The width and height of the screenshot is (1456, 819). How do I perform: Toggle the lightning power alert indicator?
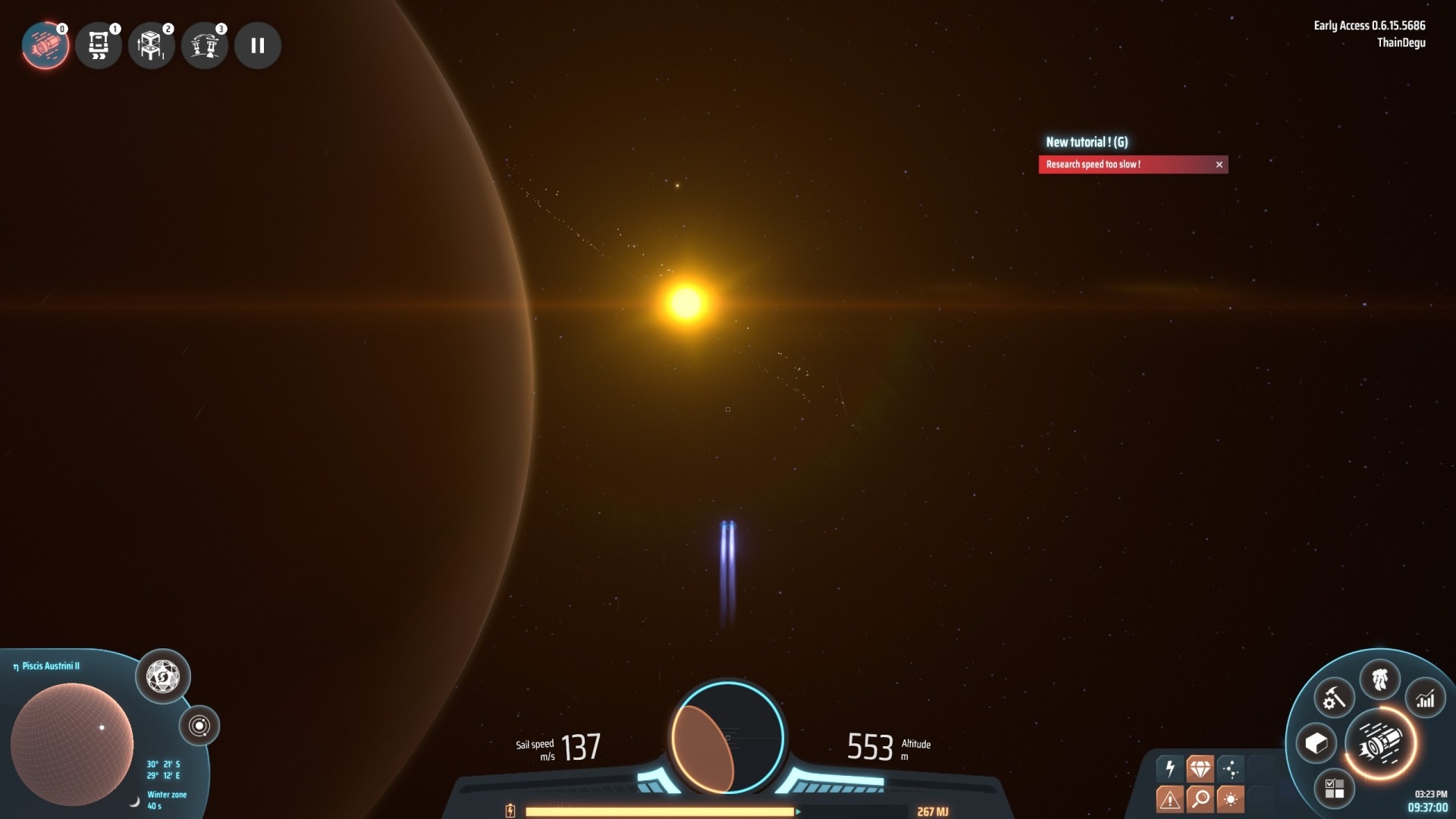click(1169, 767)
